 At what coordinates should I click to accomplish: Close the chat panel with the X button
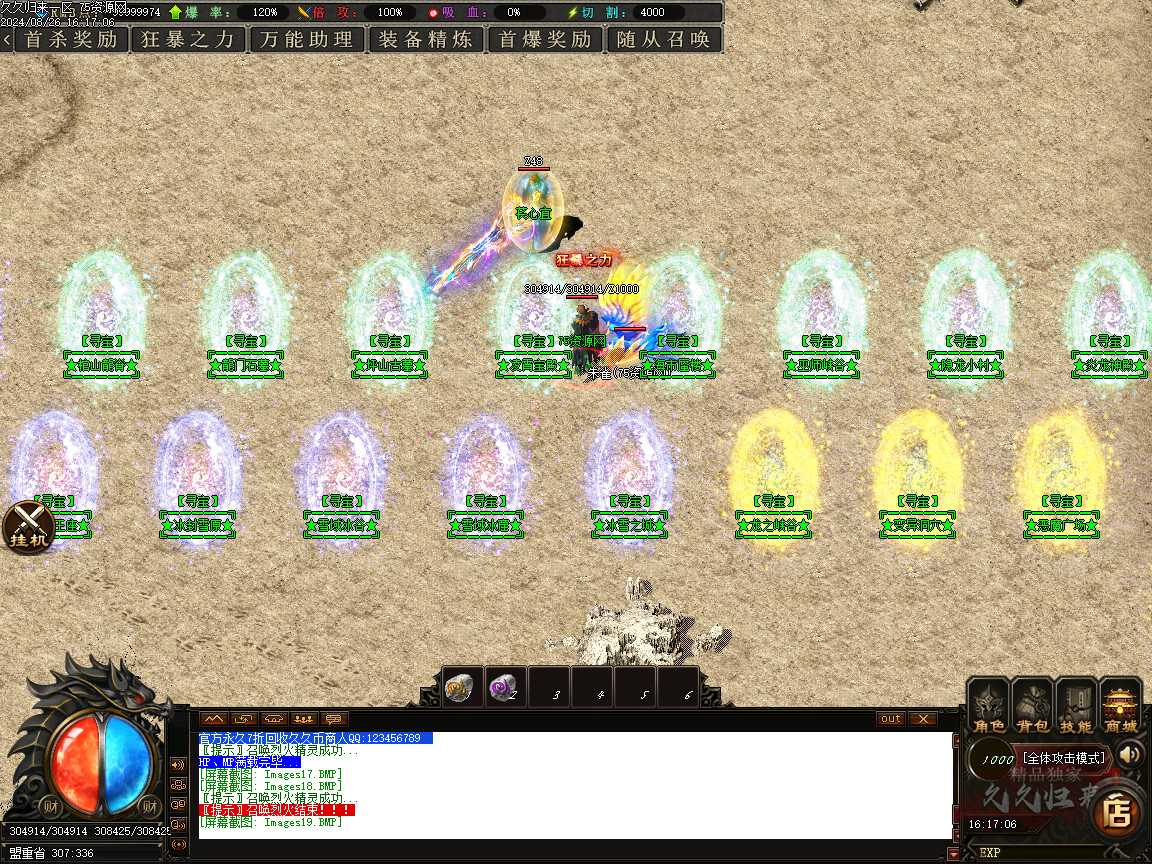coord(923,718)
